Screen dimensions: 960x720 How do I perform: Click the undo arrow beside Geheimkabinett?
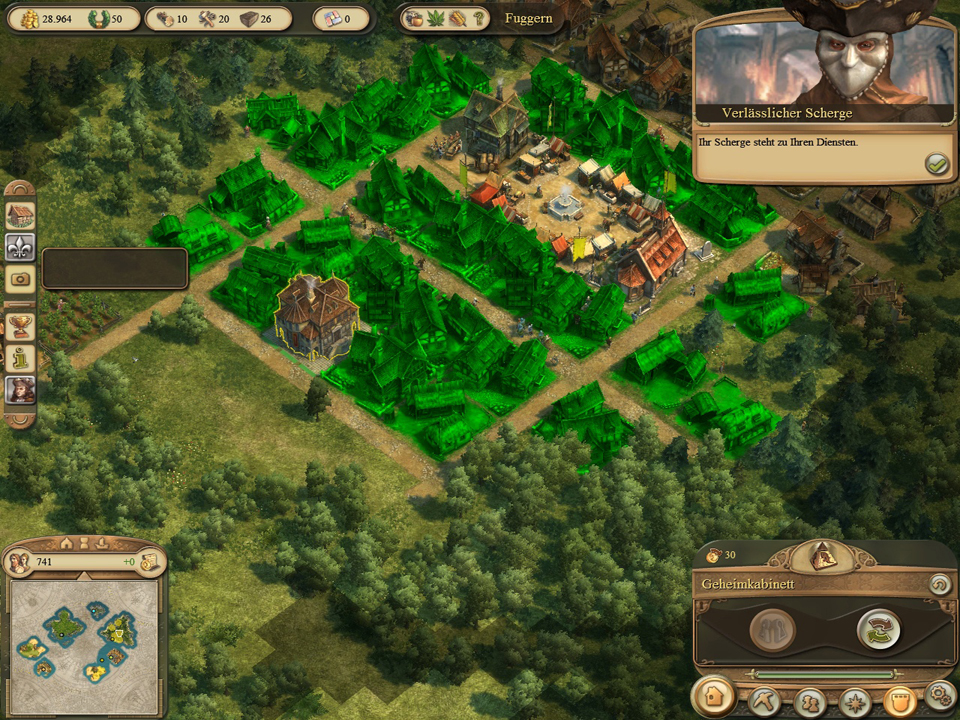pos(939,584)
